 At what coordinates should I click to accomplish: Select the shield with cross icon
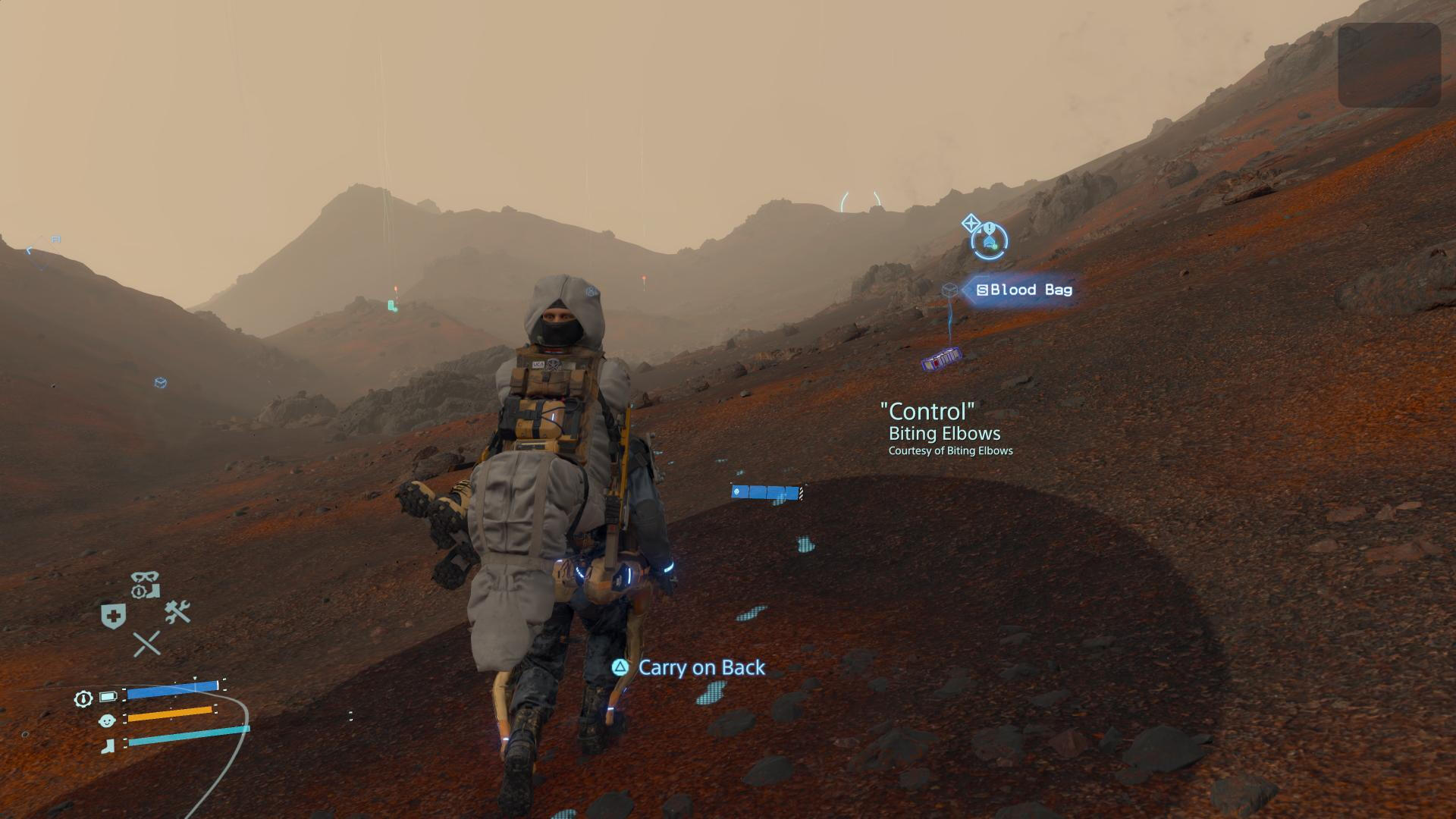coord(113,616)
